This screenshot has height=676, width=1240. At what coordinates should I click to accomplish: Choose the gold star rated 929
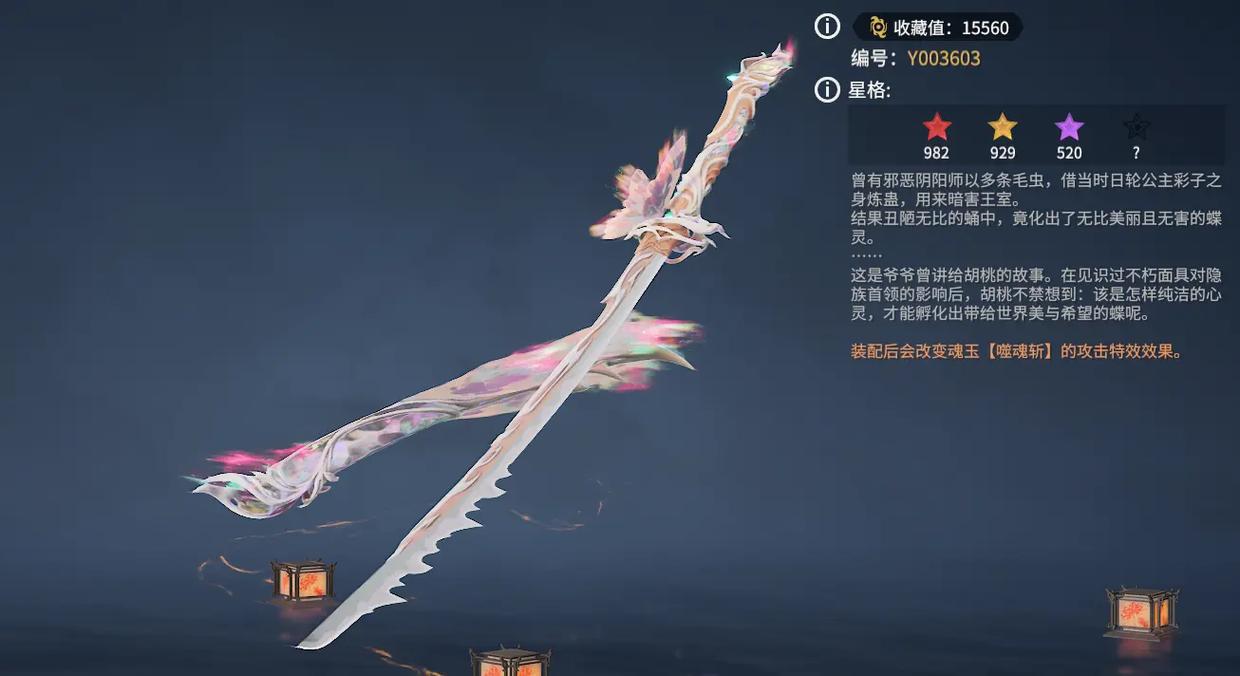[x=1002, y=128]
